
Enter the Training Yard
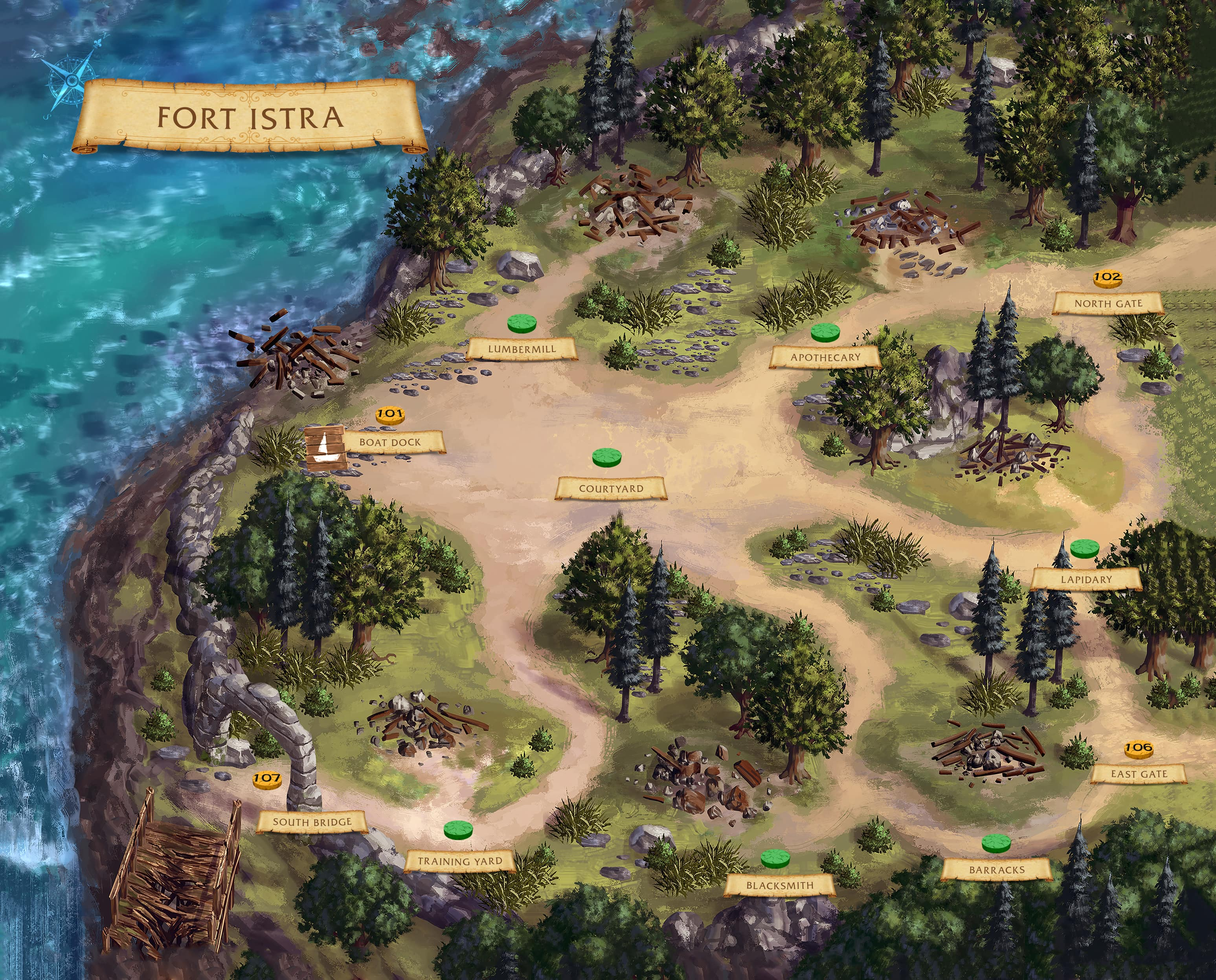click(x=459, y=861)
